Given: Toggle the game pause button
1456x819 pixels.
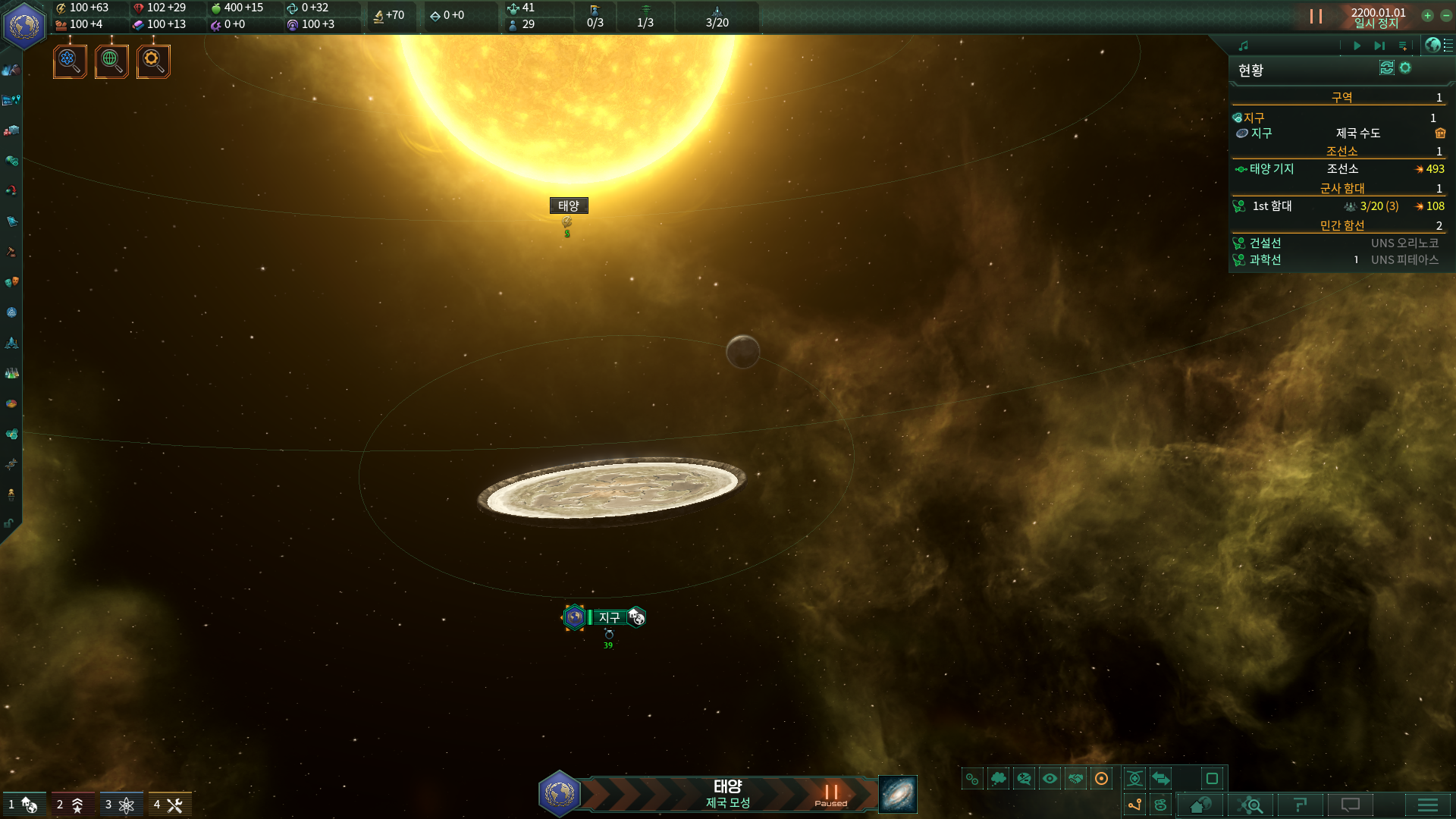Looking at the screenshot, I should (x=1316, y=17).
